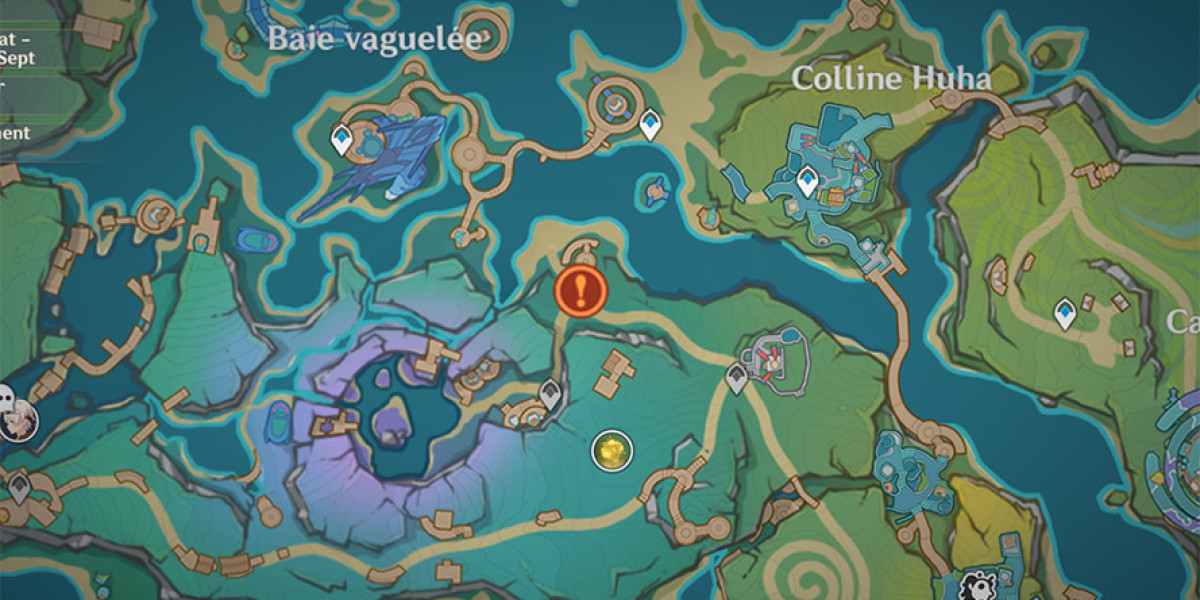Screen dimensions: 1200x600
Task: Click the white-haired character avatar marker
Action: [x=17, y=421]
